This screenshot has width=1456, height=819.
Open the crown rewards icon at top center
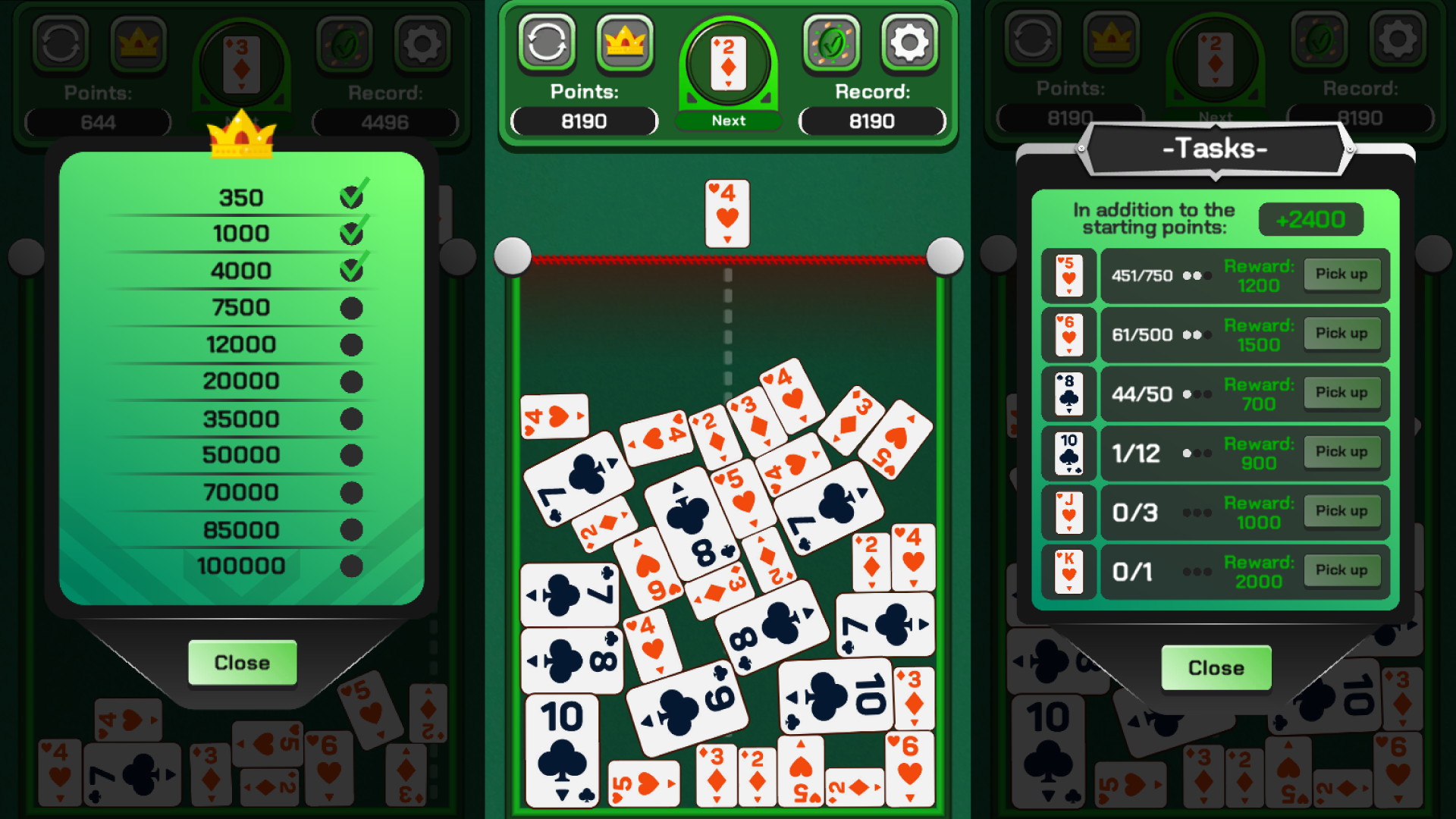(x=625, y=43)
